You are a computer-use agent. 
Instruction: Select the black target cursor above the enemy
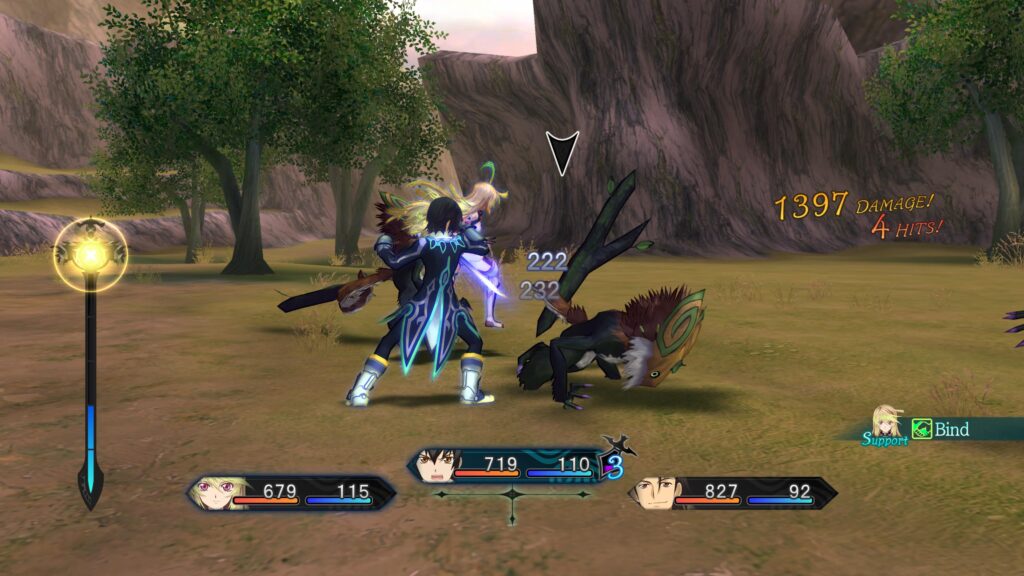click(561, 153)
